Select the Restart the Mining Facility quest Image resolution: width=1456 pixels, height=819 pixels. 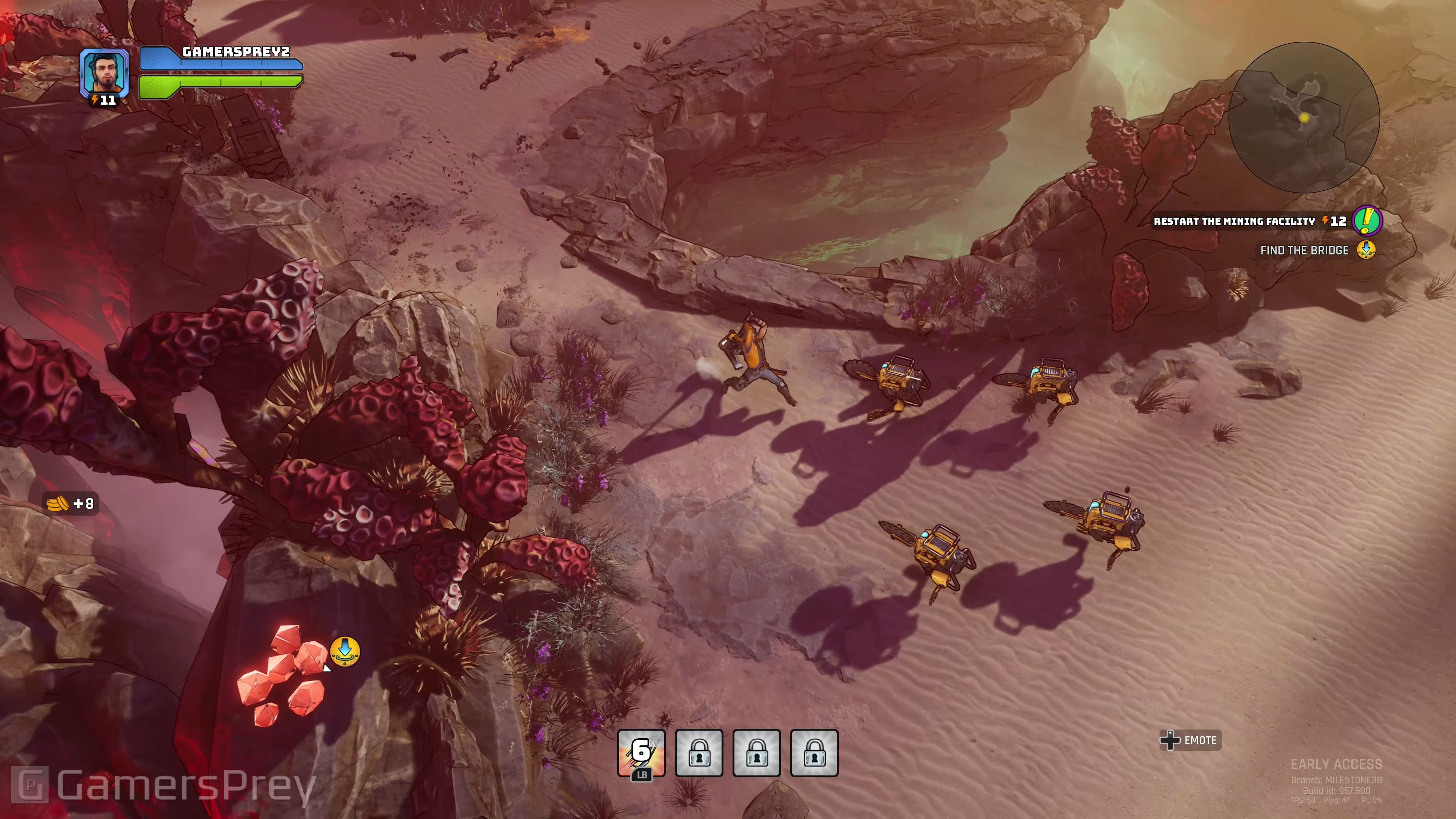point(1234,221)
